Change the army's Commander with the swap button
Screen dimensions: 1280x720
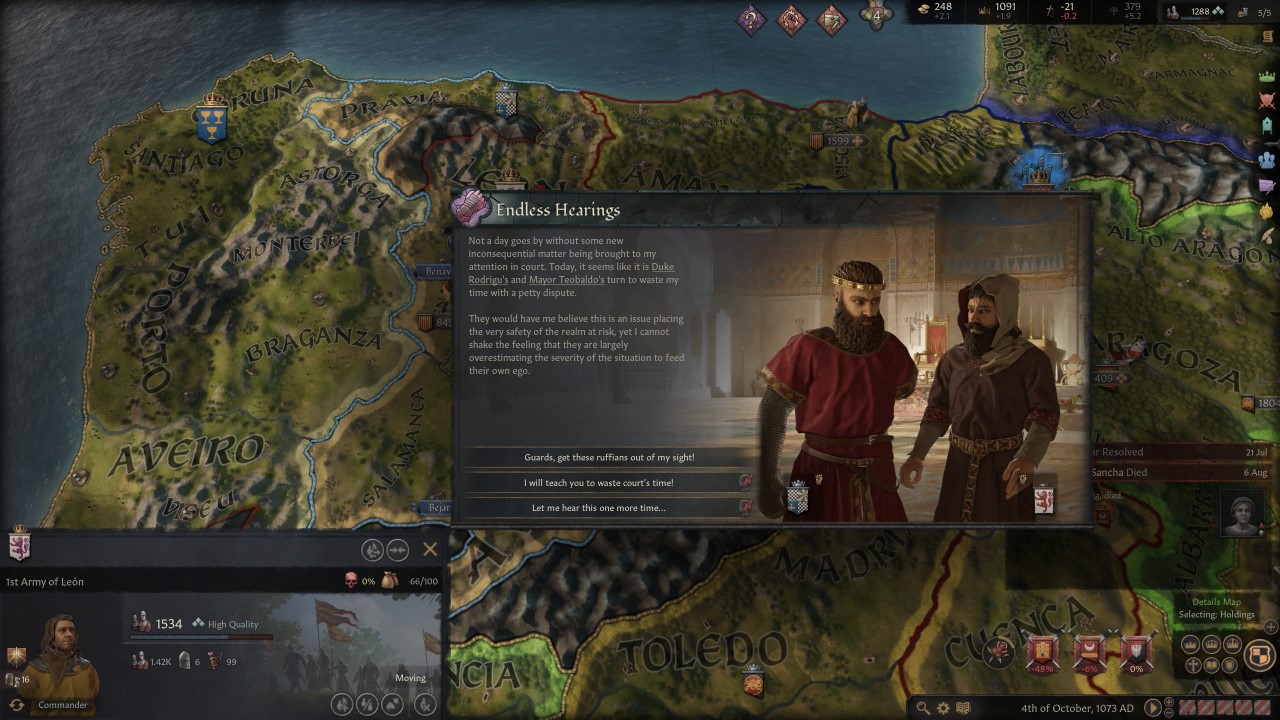click(x=17, y=705)
